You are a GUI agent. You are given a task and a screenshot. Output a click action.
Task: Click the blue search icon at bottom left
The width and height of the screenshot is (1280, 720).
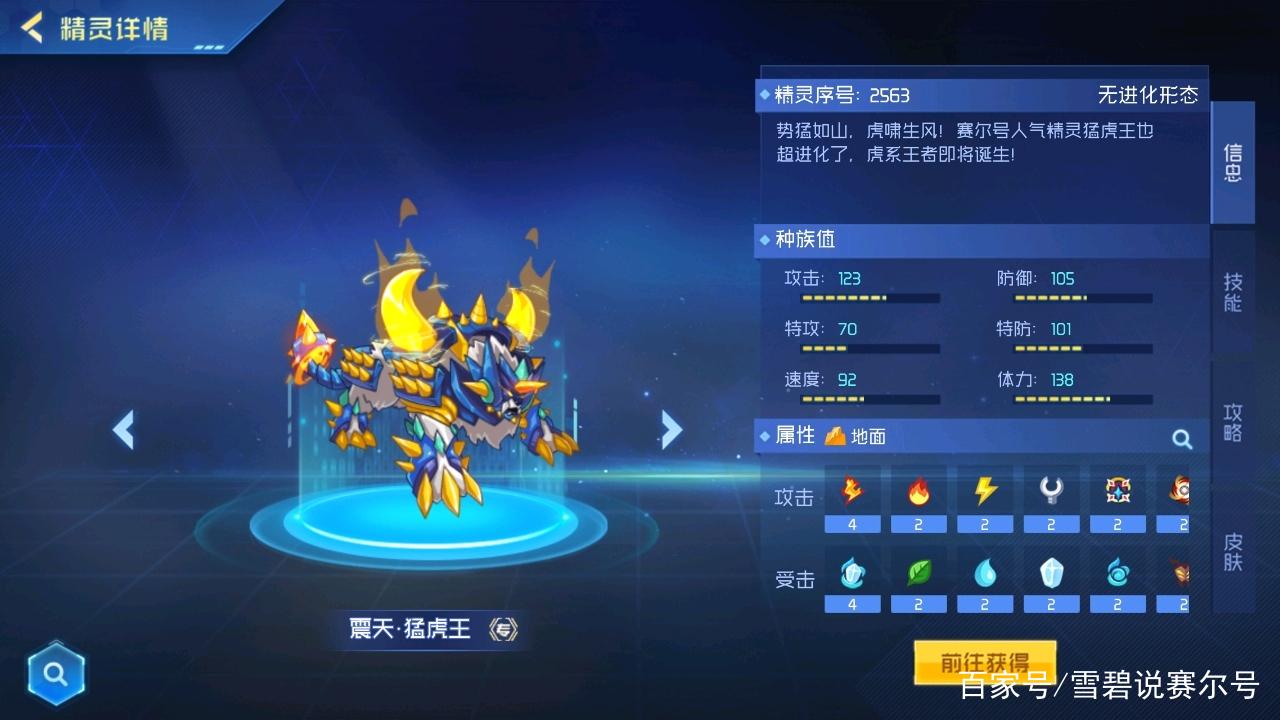tap(56, 673)
